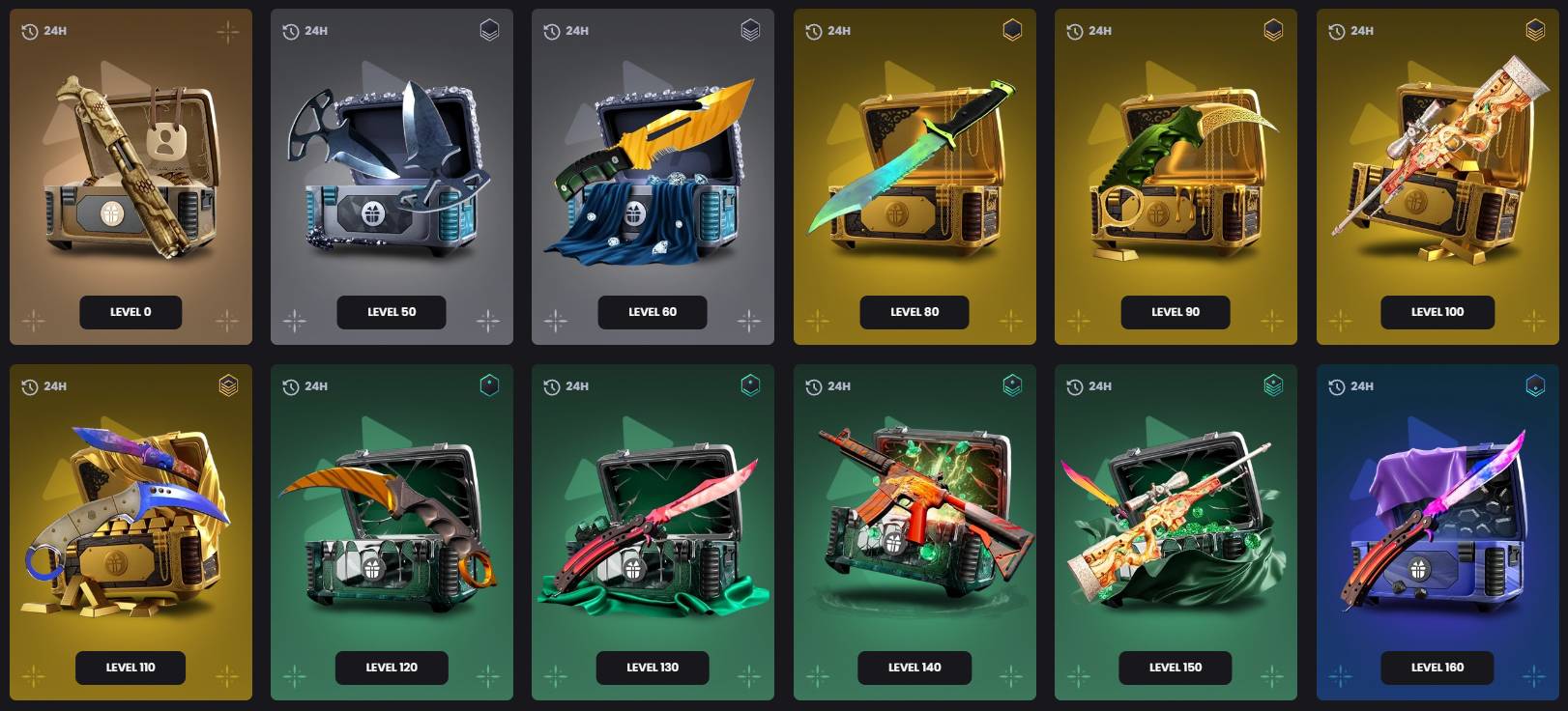The width and height of the screenshot is (1568, 711).
Task: Click the golden knife case thumbnail on Level 80
Action: (x=915, y=164)
